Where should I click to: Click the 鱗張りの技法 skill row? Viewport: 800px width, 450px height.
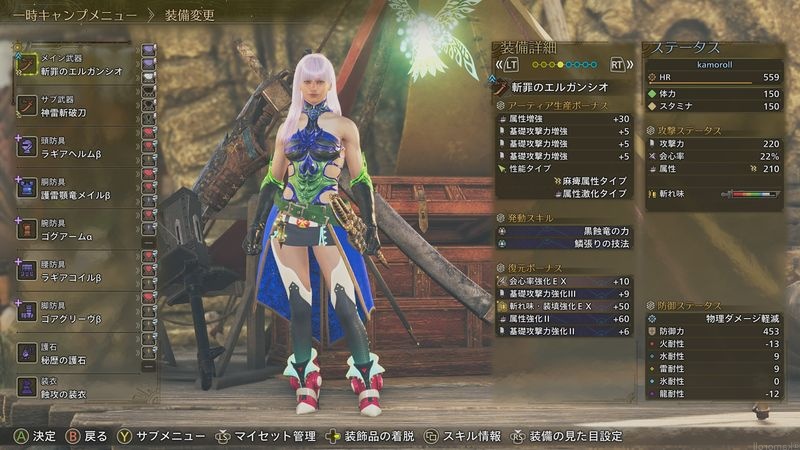pyautogui.click(x=565, y=244)
